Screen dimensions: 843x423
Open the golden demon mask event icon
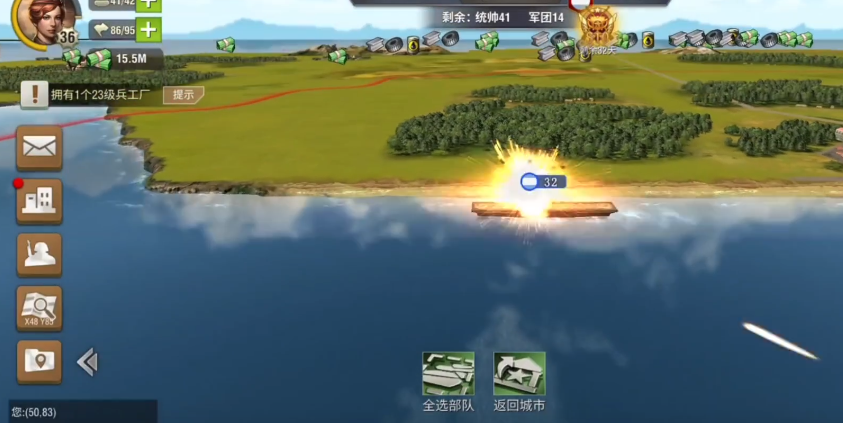[599, 27]
